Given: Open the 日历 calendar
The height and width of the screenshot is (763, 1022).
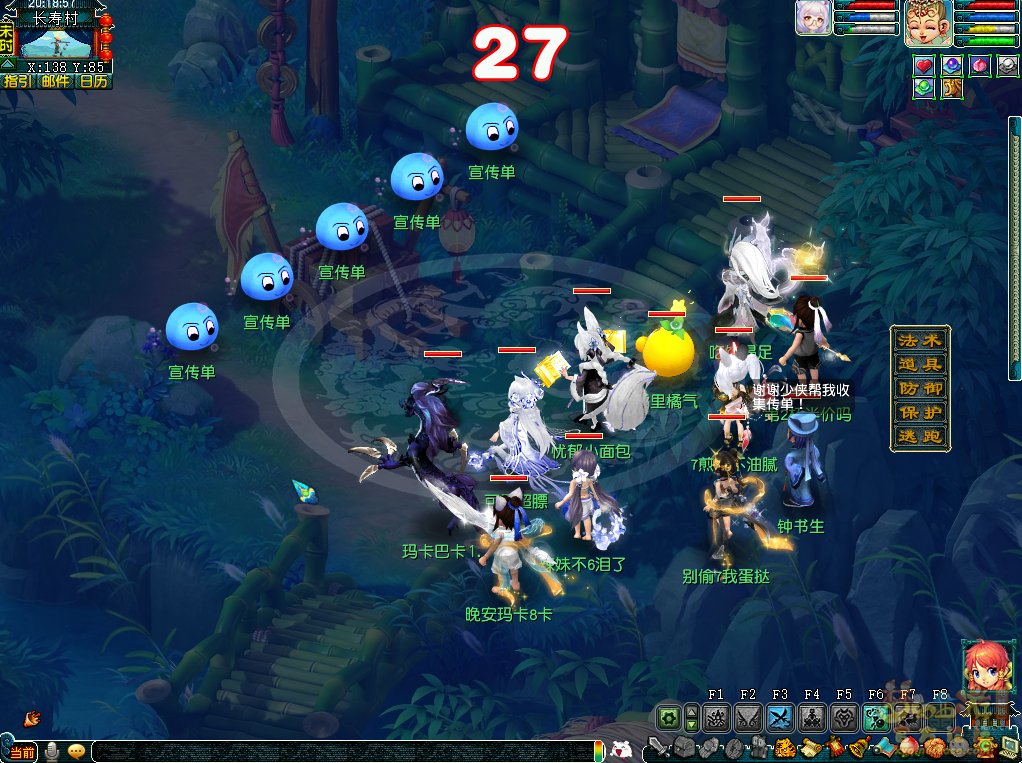Looking at the screenshot, I should (x=93, y=81).
